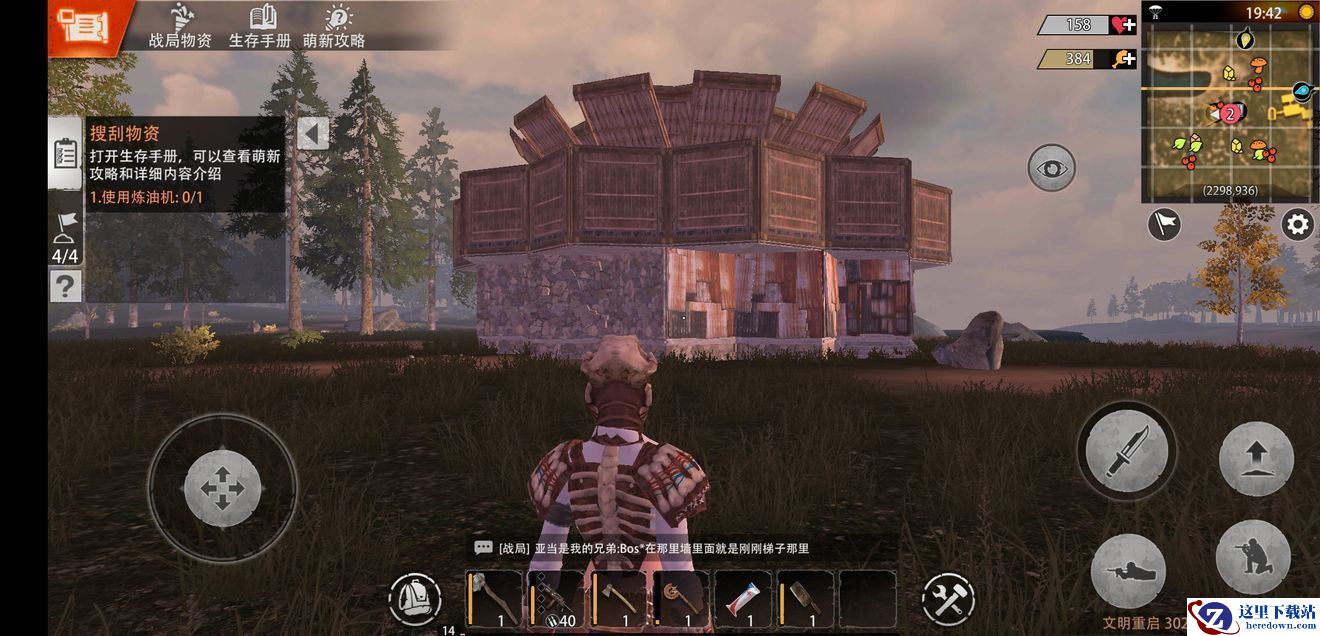The image size is (1320, 636).
Task: Use the red-white food packet slot
Action: coord(743,599)
